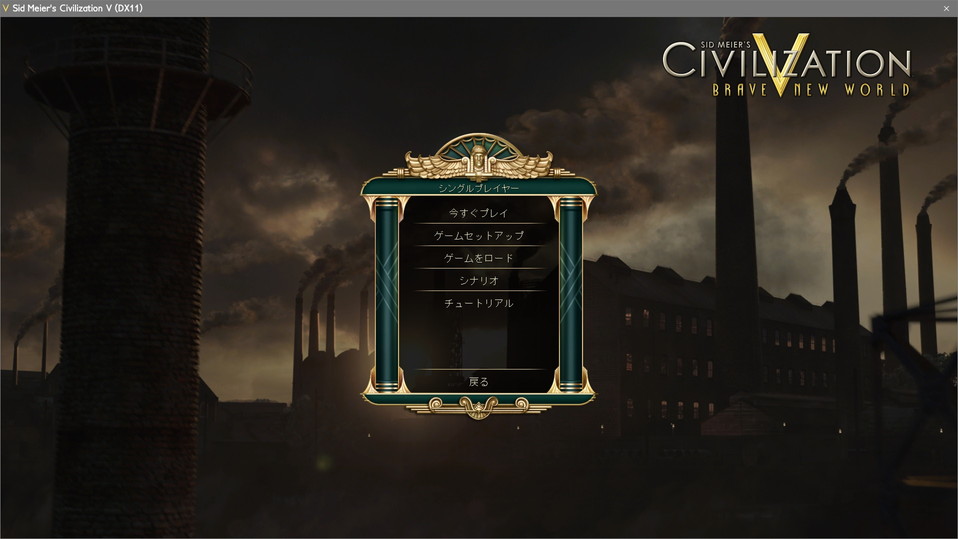Go back with the 戻る button
Viewport: 958px width, 539px height.
478,381
